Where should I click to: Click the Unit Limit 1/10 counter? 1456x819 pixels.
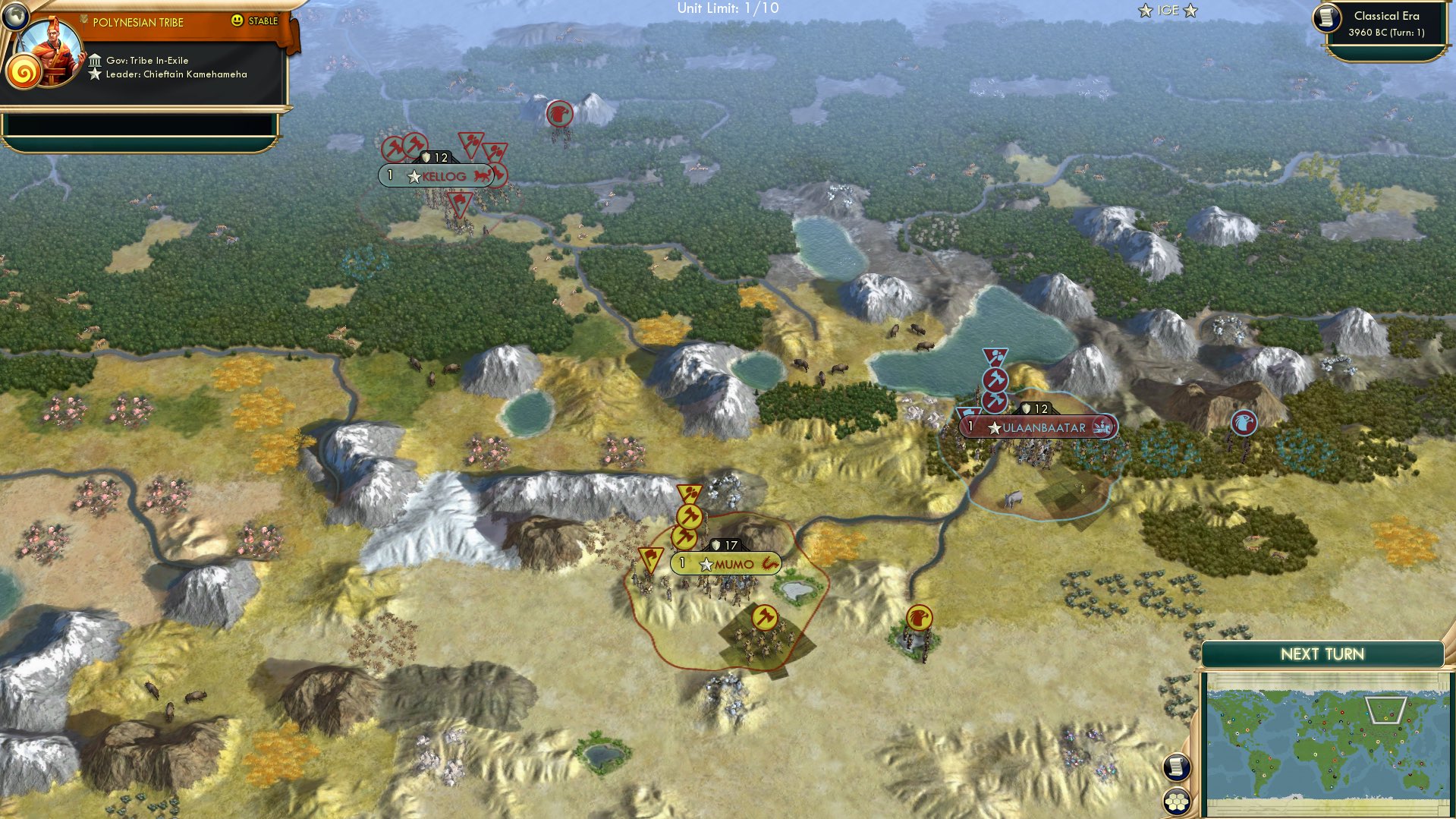click(x=728, y=10)
